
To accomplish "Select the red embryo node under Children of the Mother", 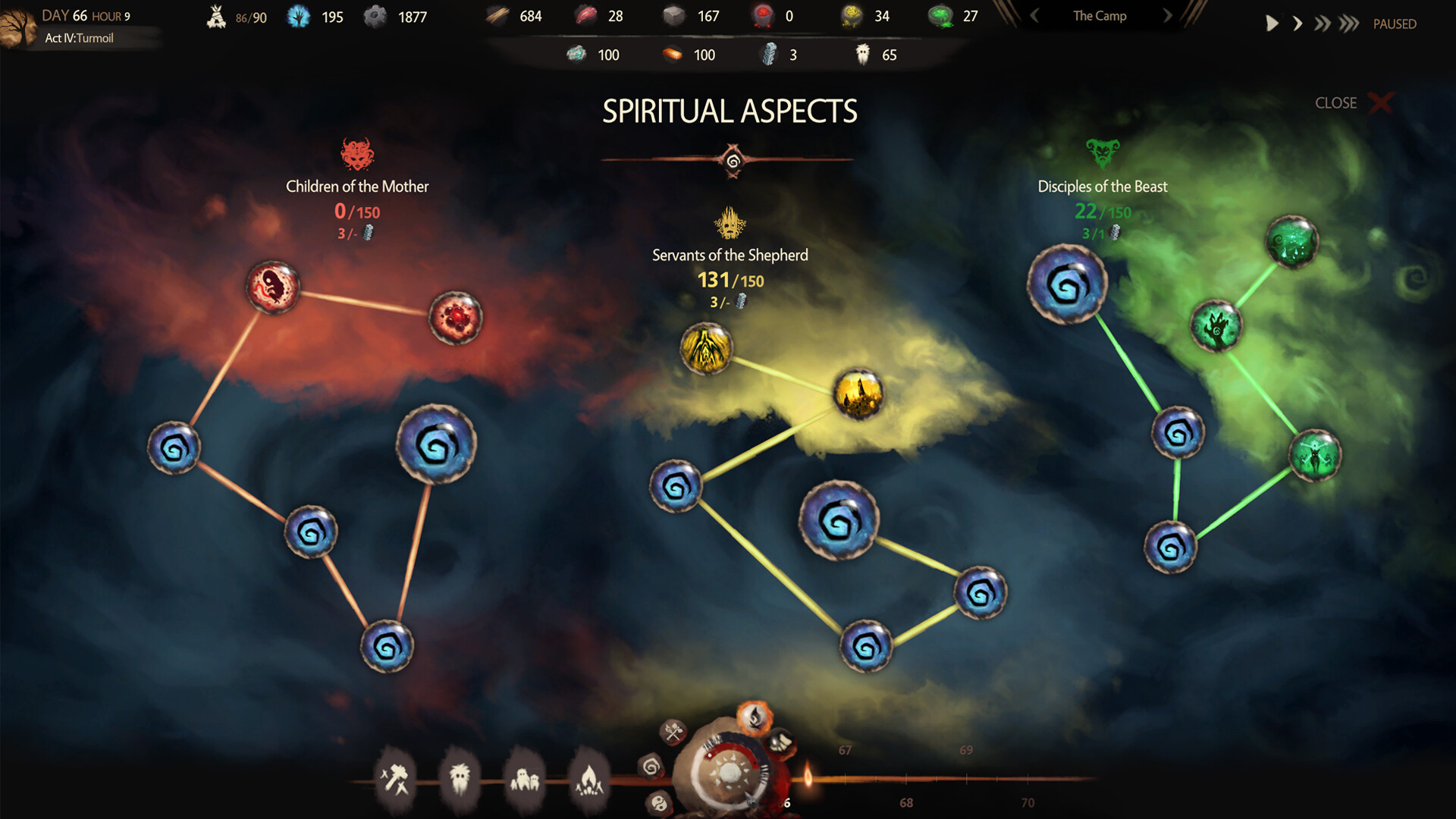I will coord(273,287).
